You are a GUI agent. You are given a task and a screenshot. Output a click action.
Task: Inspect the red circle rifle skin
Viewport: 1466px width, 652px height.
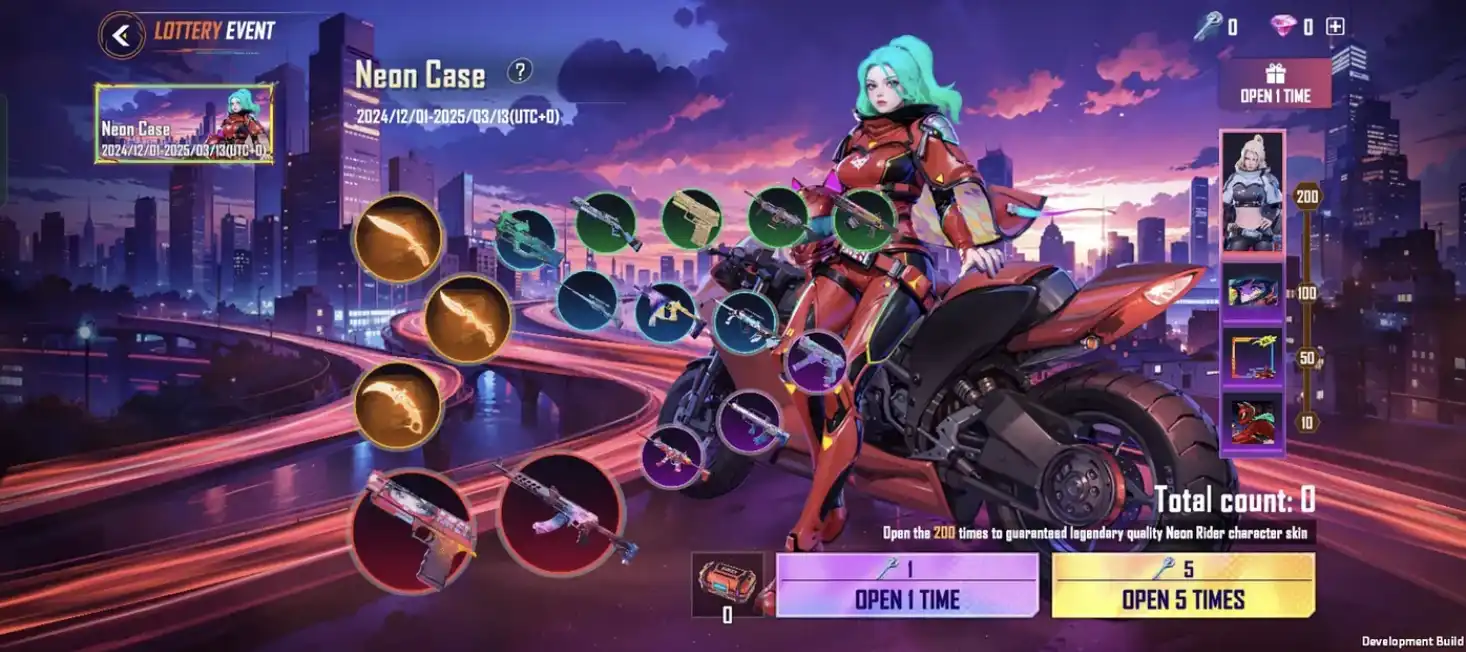pyautogui.click(x=561, y=515)
